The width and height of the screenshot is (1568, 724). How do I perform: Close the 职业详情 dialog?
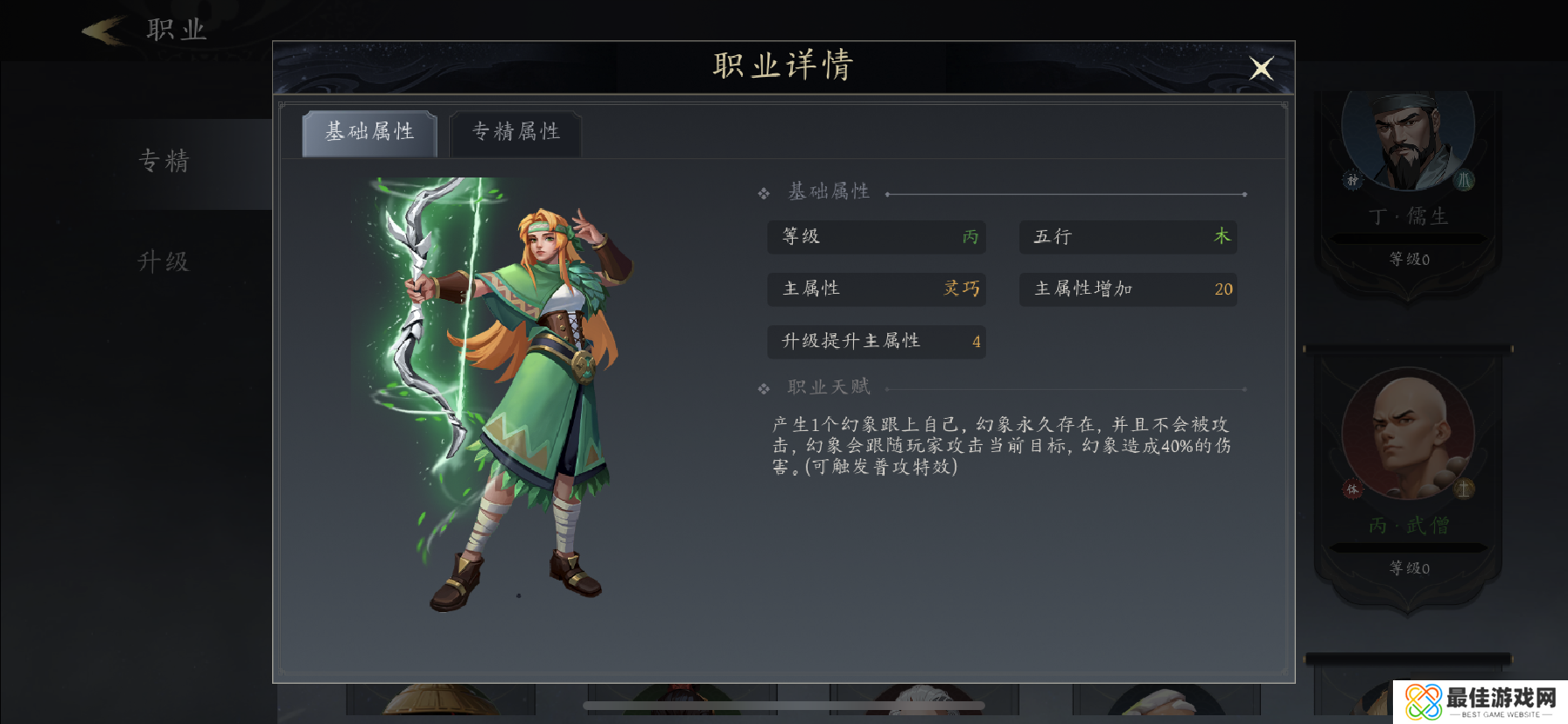1260,67
